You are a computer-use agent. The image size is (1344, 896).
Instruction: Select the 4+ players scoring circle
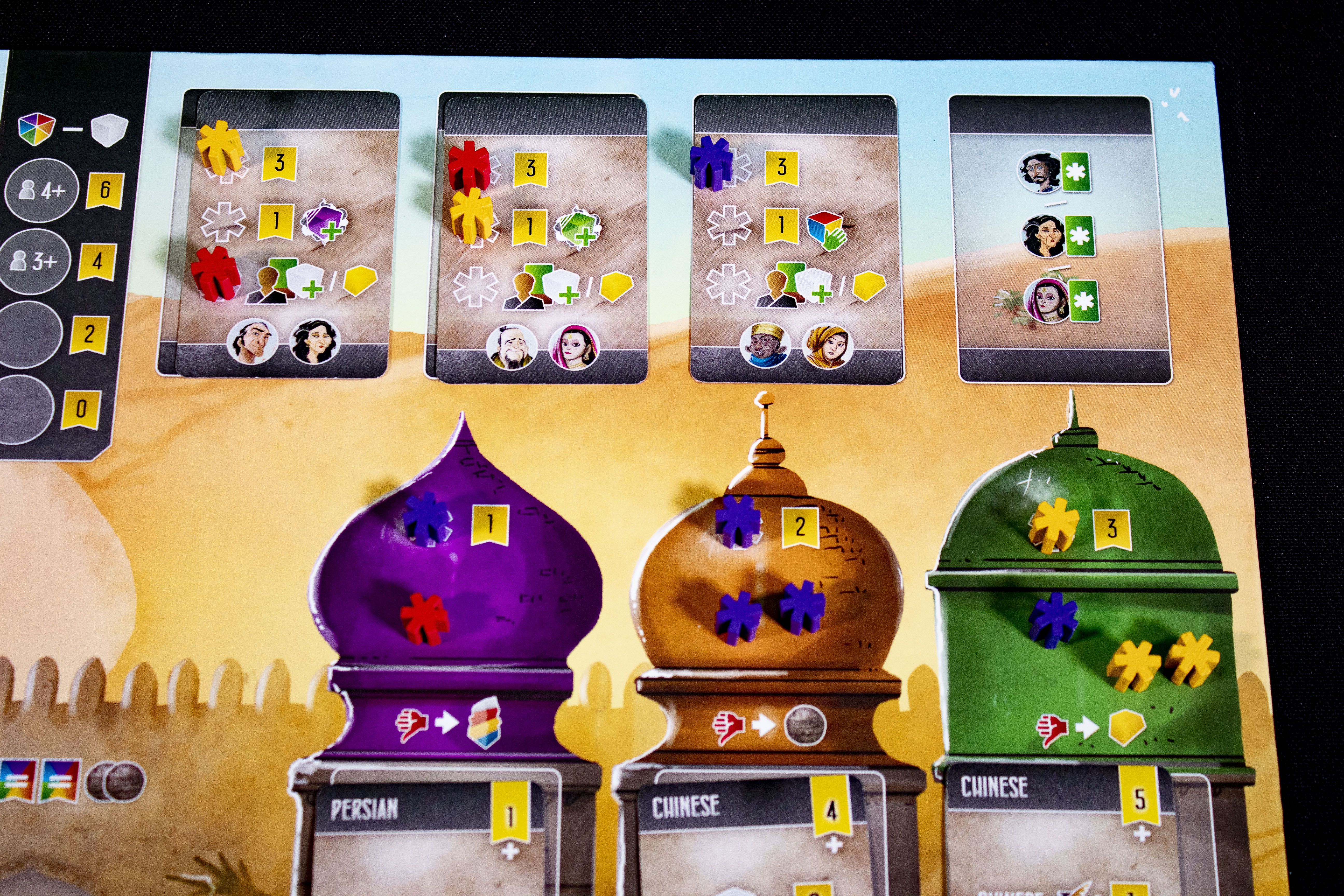coord(40,190)
